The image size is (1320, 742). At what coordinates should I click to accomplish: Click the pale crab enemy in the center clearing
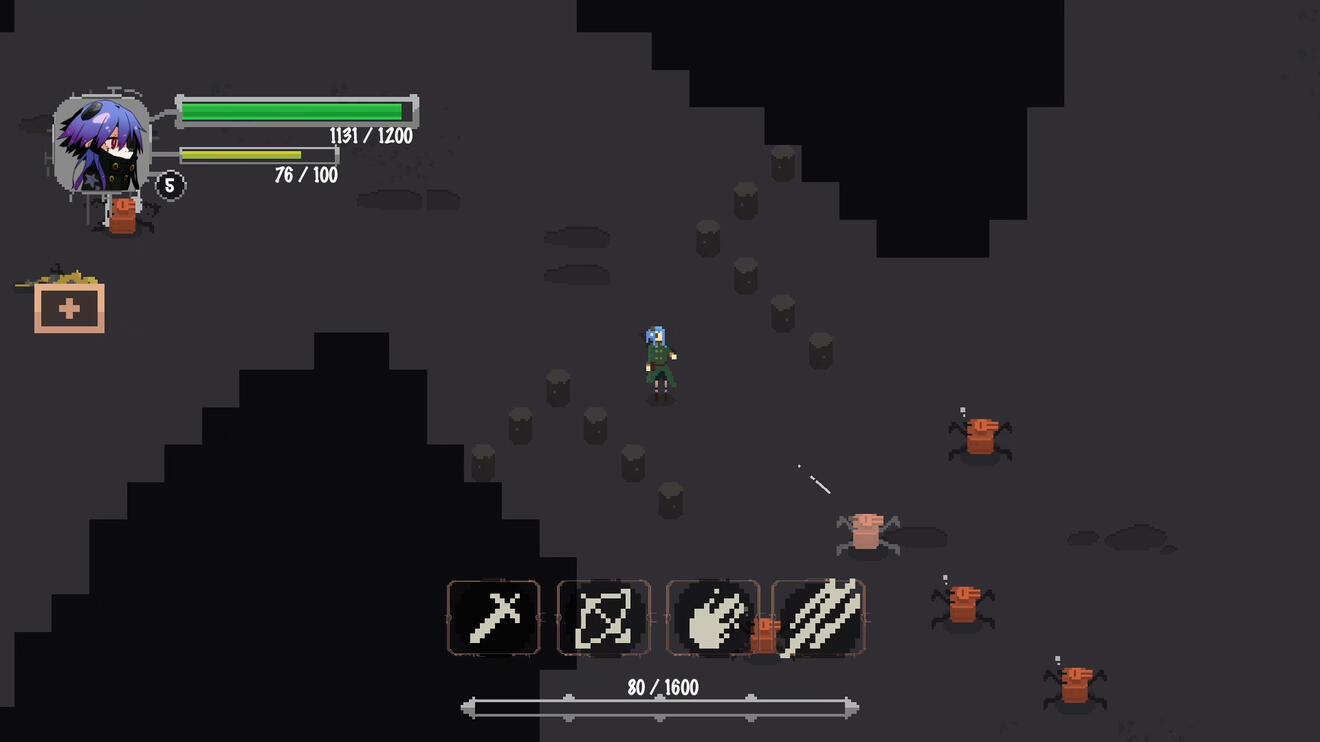865,530
